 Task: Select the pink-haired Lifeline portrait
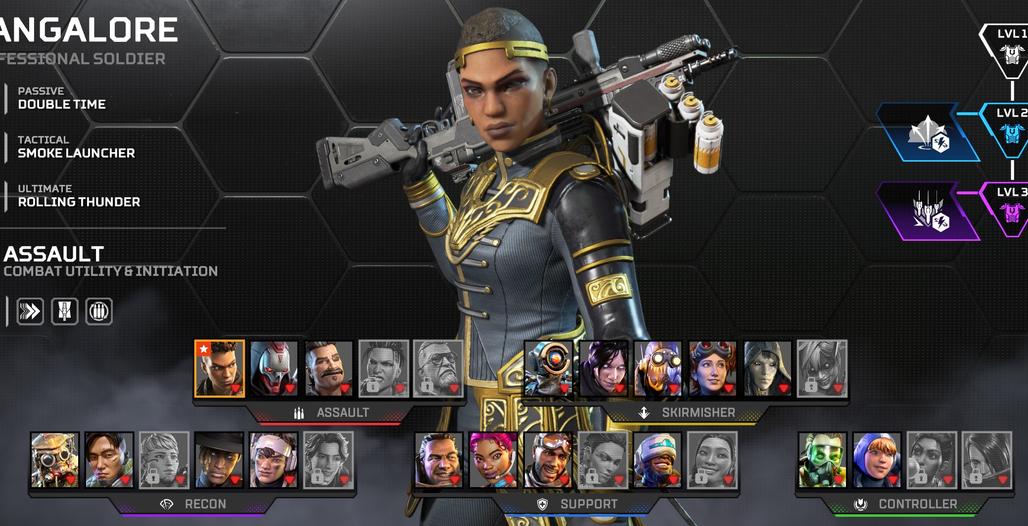tap(493, 460)
